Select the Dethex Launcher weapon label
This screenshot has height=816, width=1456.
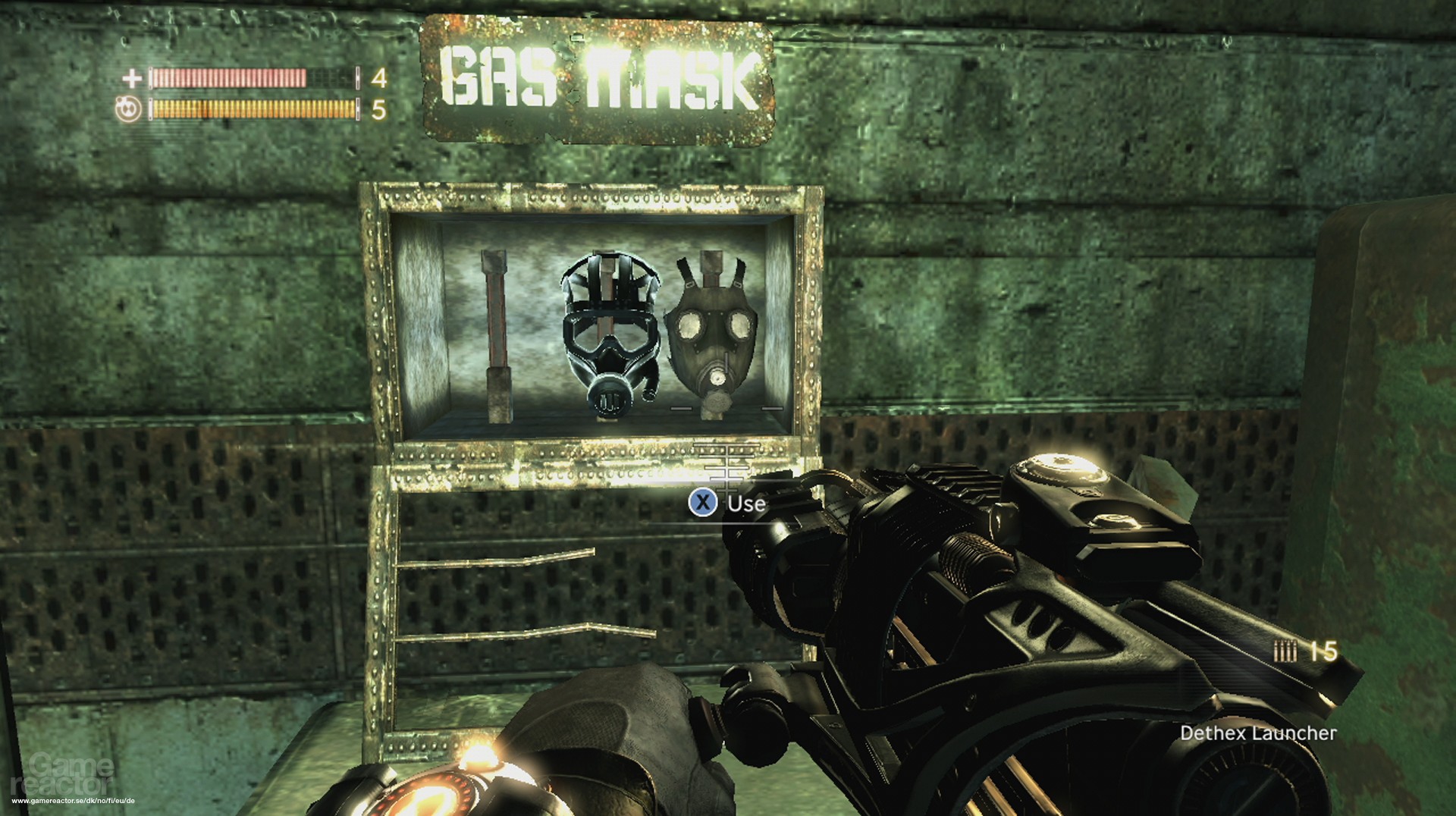click(x=1258, y=733)
